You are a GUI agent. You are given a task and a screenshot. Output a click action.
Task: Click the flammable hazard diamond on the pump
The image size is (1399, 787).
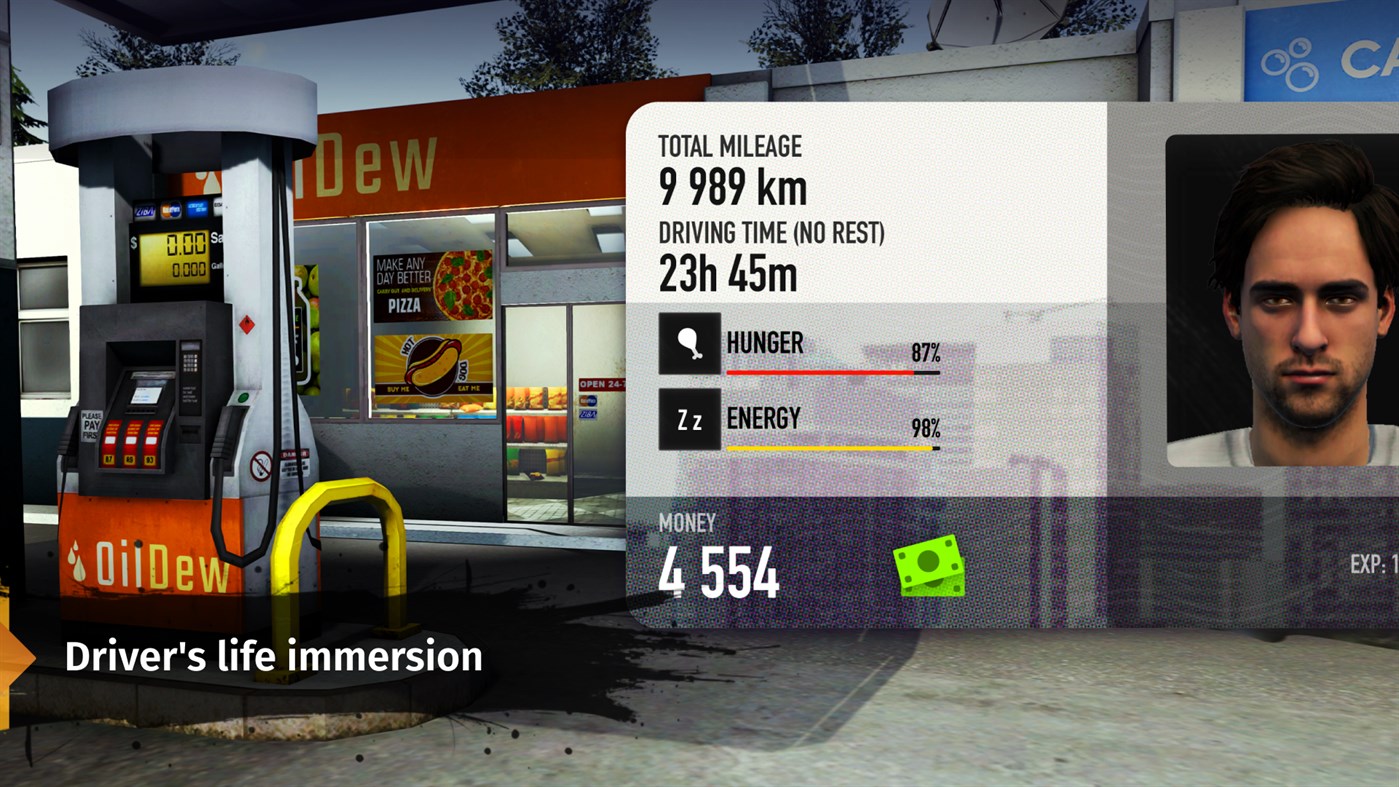pos(247,323)
